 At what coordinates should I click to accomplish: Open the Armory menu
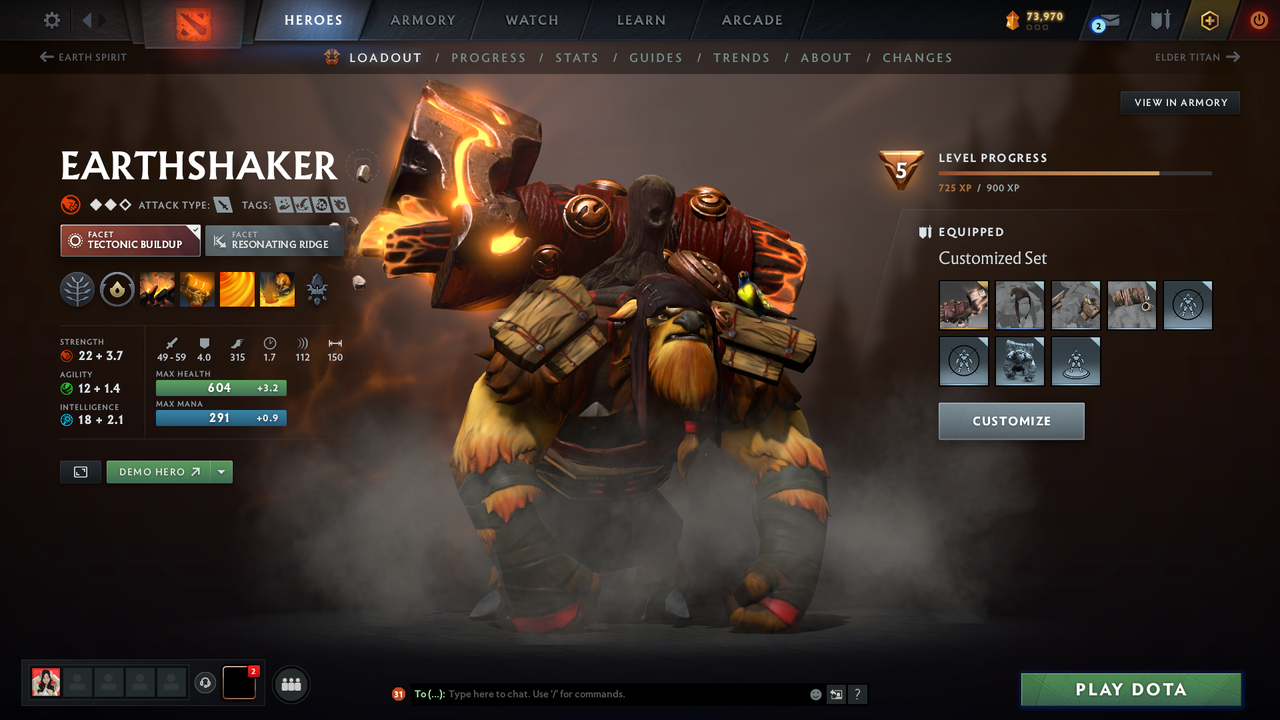[421, 19]
